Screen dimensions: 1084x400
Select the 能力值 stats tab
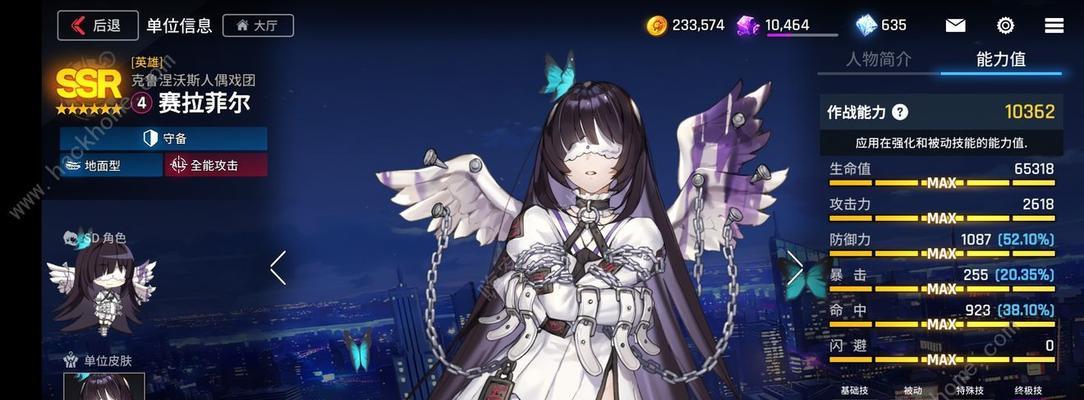pyautogui.click(x=1001, y=59)
